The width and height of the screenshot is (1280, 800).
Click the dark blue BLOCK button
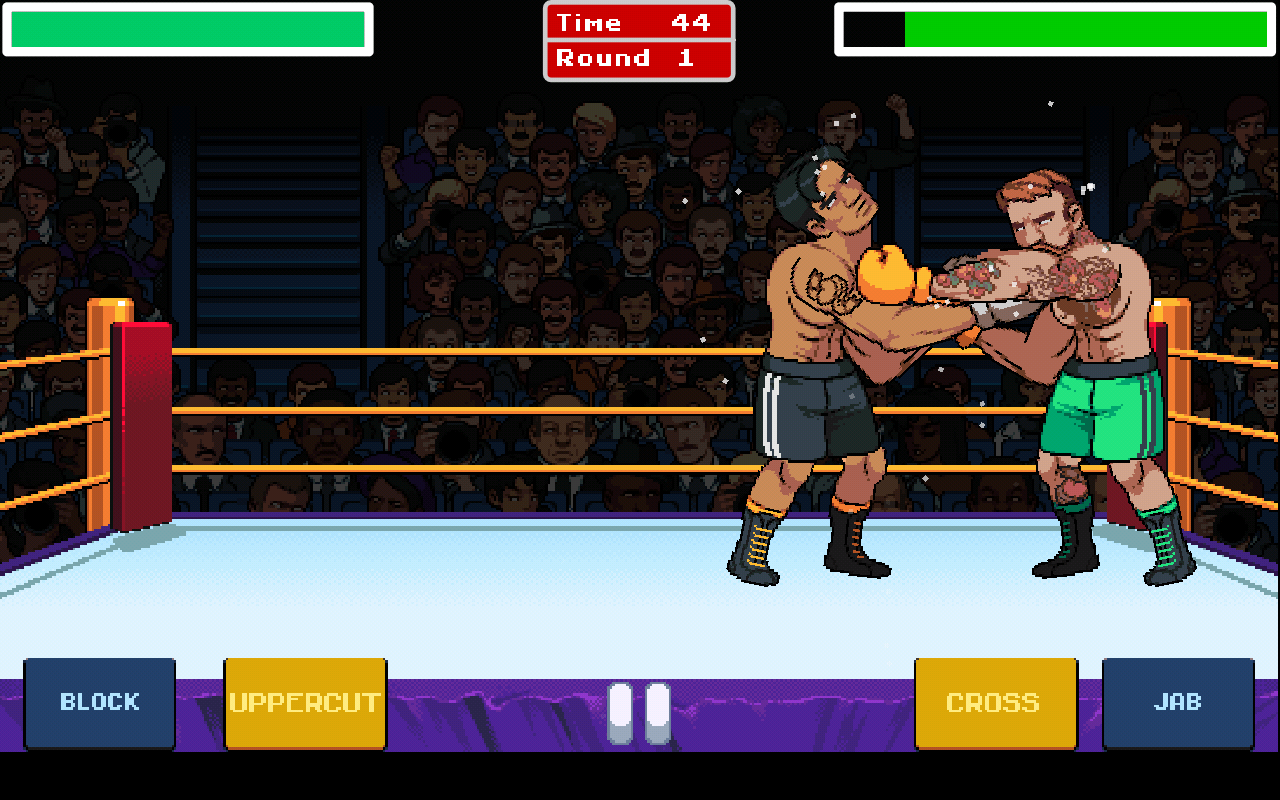click(x=99, y=701)
